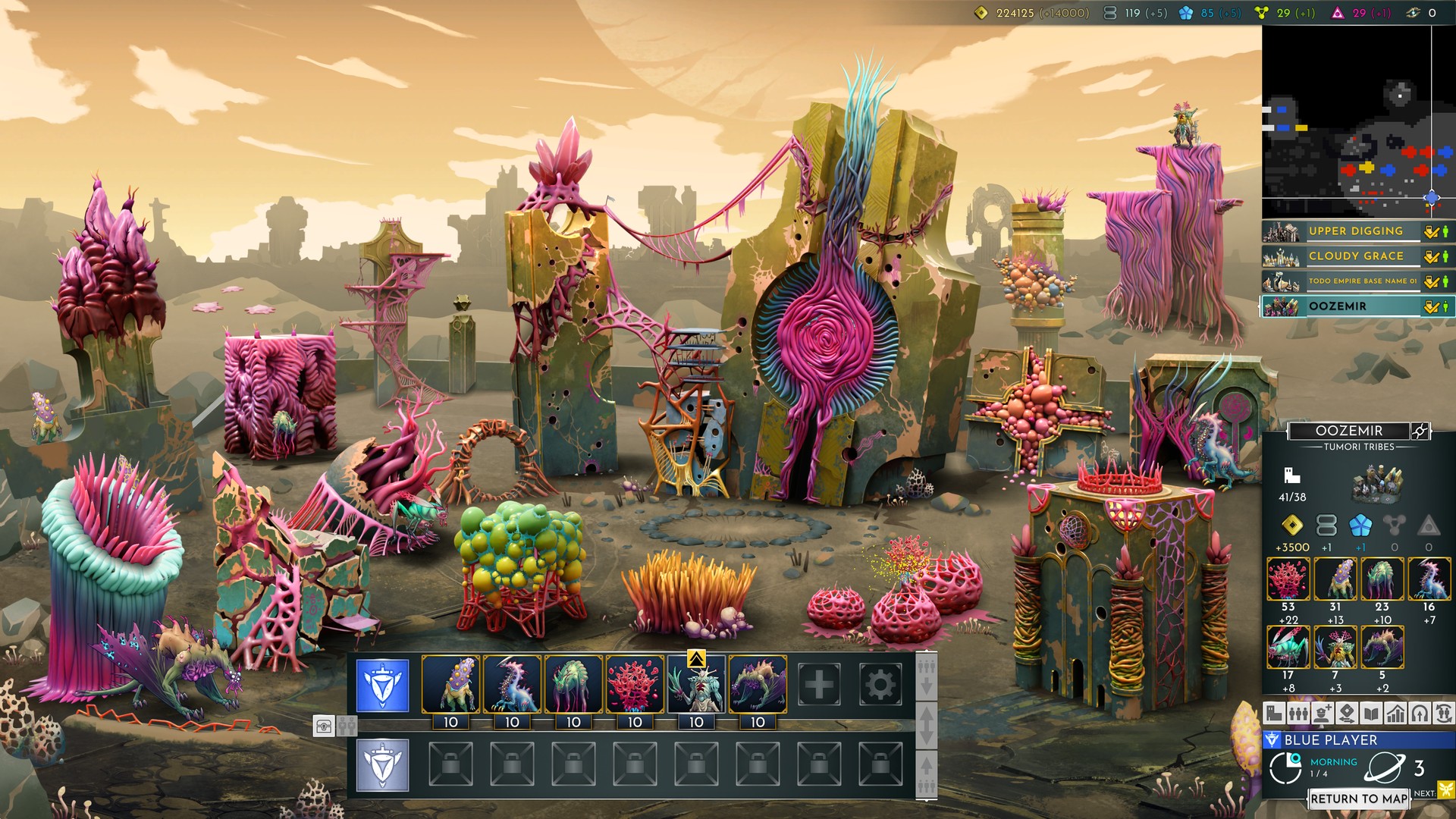Select Upper Digging in the base list

[1354, 231]
